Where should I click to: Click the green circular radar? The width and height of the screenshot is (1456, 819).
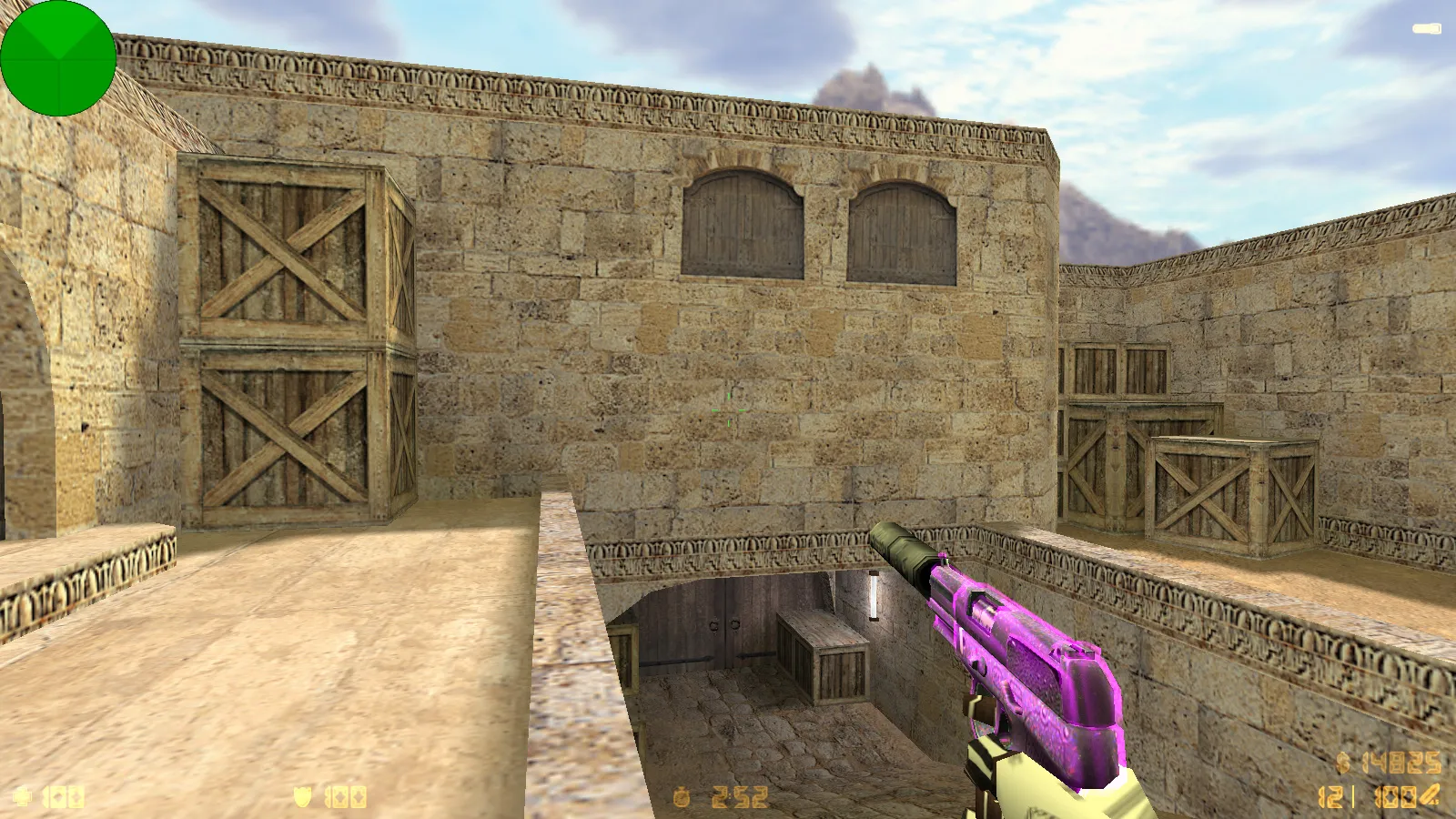pos(58,58)
